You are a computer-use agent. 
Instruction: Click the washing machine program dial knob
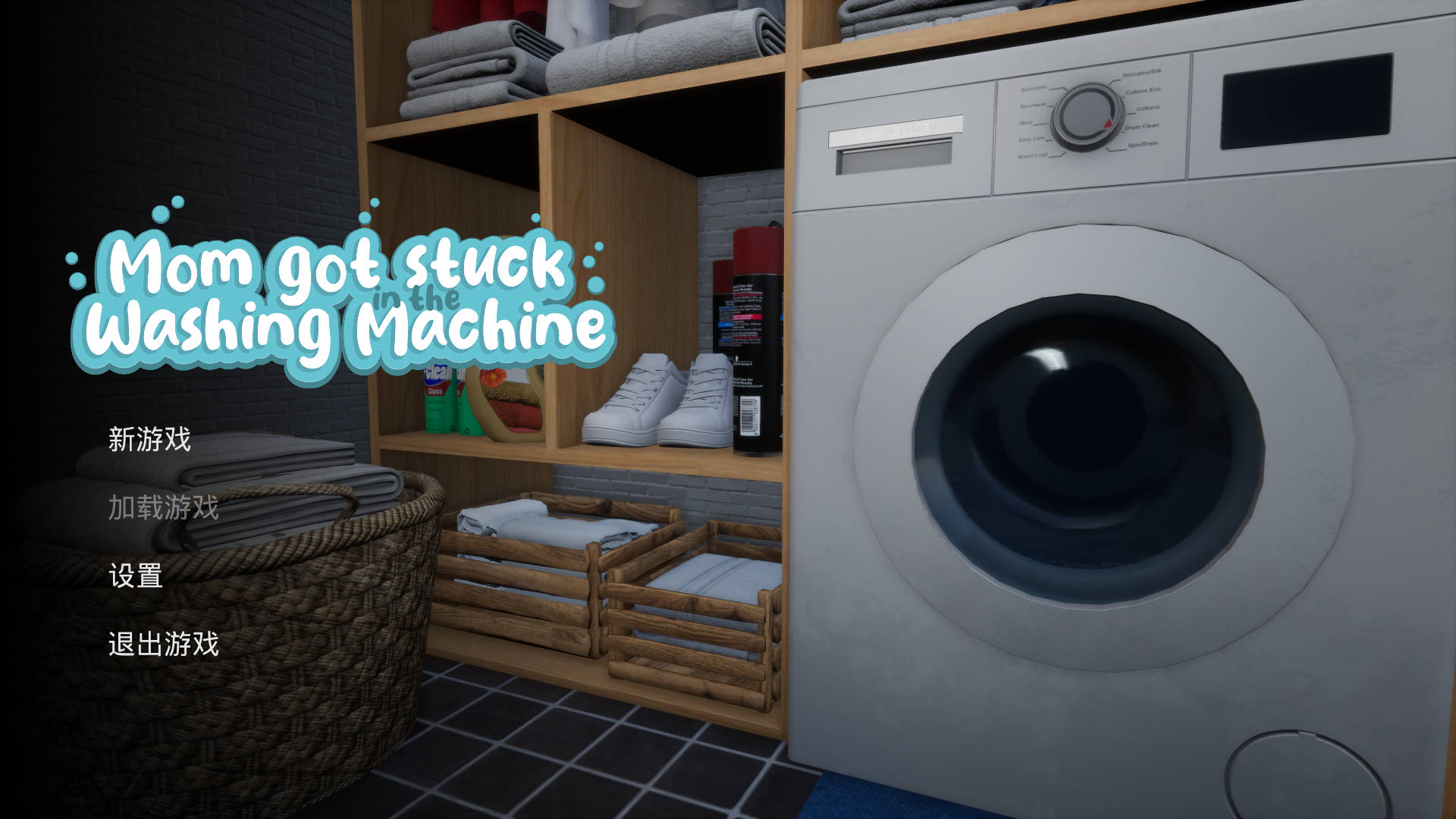coord(1087,115)
